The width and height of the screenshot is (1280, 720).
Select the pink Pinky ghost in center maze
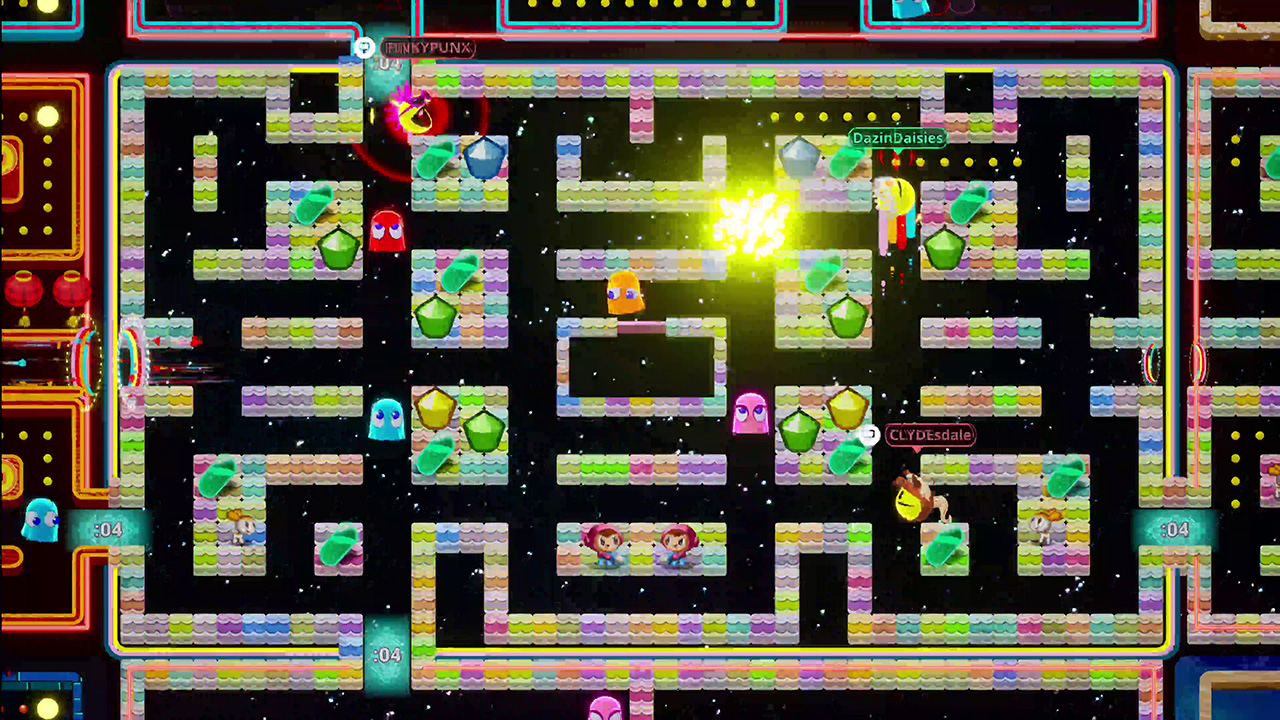752,412
